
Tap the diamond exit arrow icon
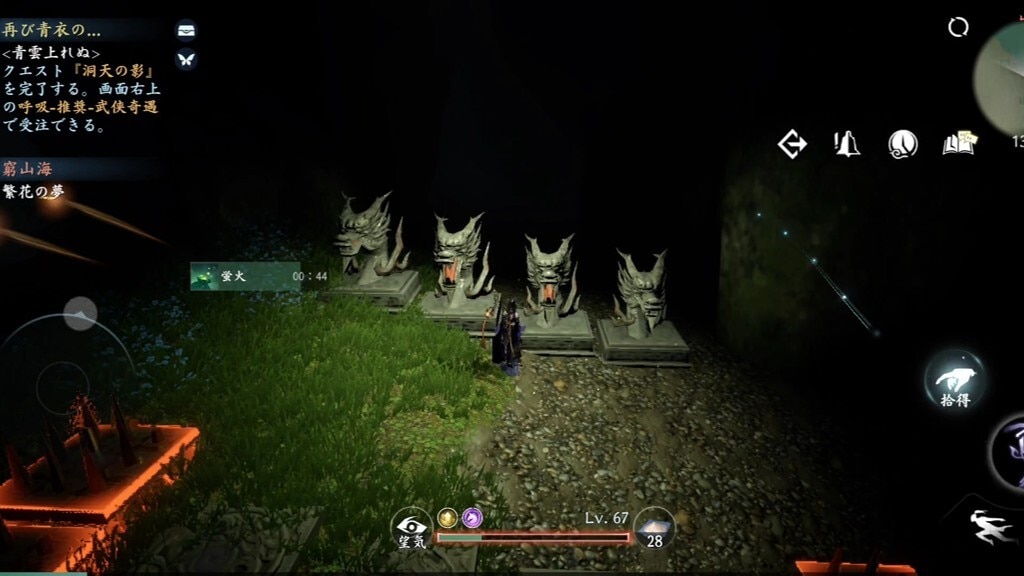click(792, 145)
